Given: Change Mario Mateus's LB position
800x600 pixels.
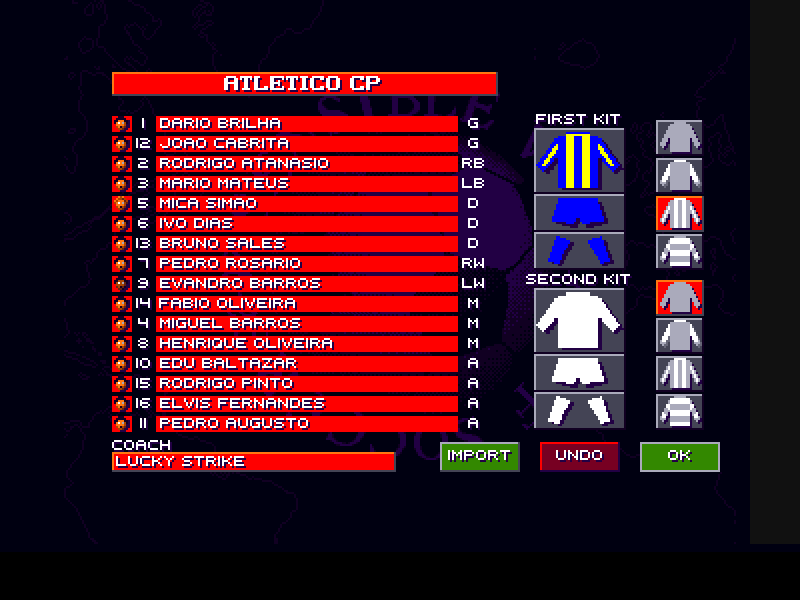Looking at the screenshot, I should [473, 184].
